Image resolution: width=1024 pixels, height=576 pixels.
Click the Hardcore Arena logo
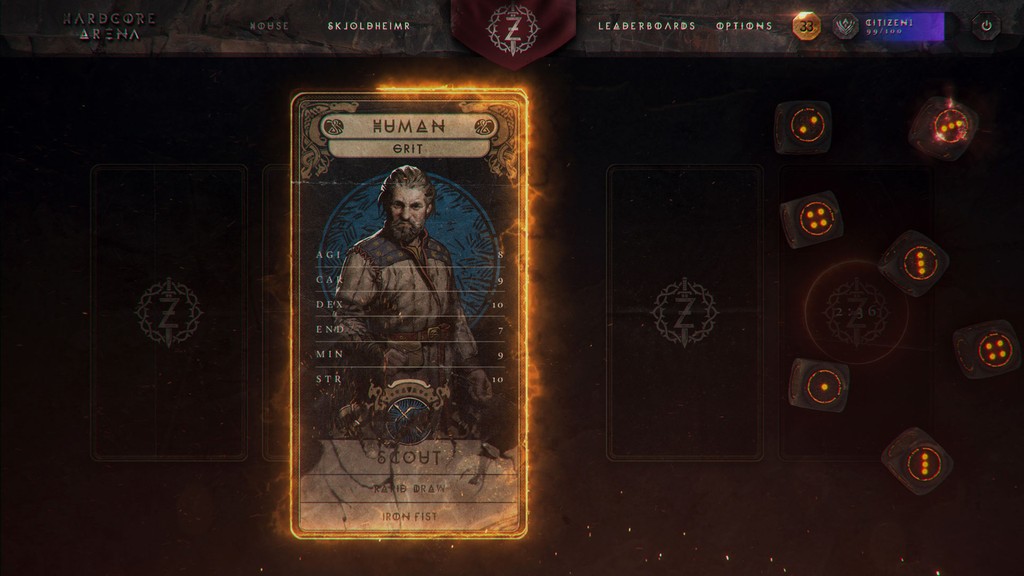[x=101, y=26]
